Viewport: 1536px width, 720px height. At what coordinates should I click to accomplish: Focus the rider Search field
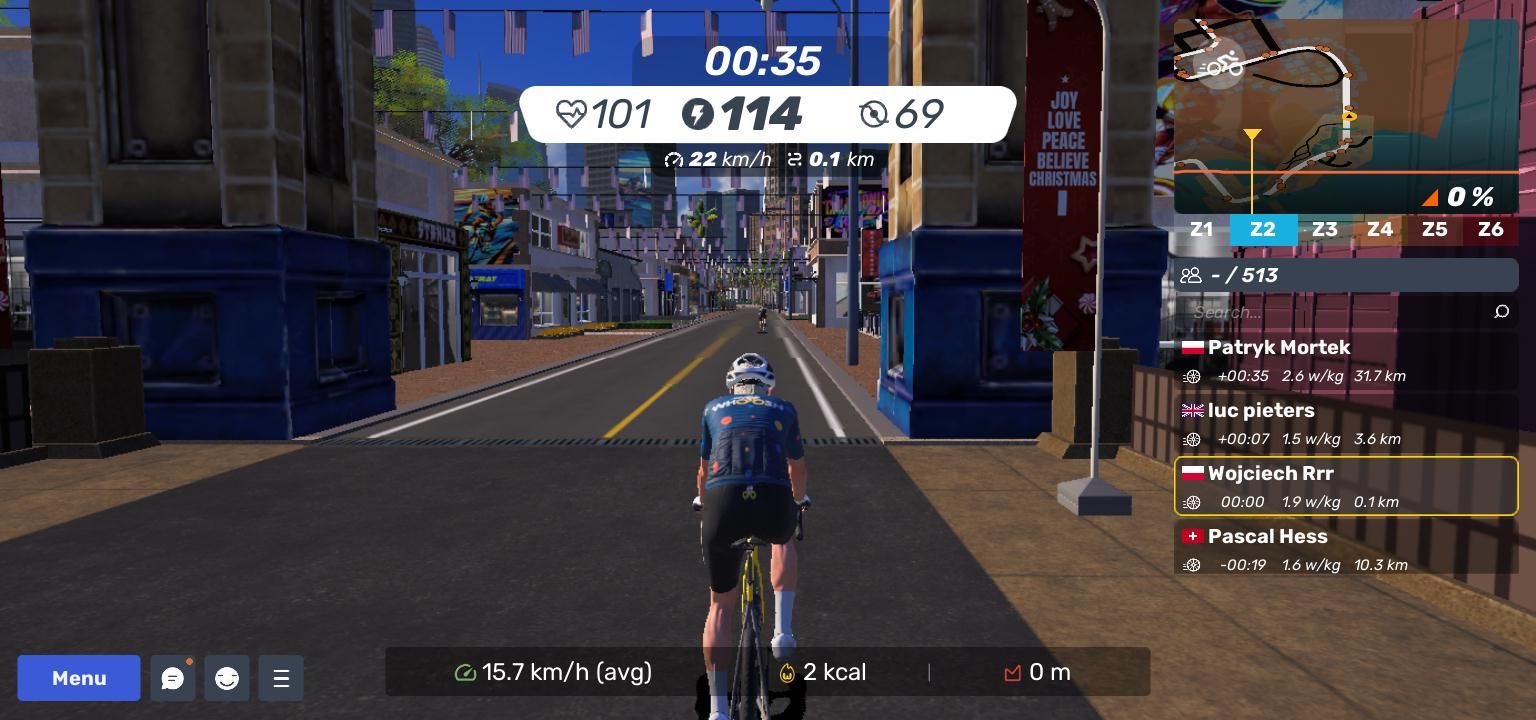1335,312
